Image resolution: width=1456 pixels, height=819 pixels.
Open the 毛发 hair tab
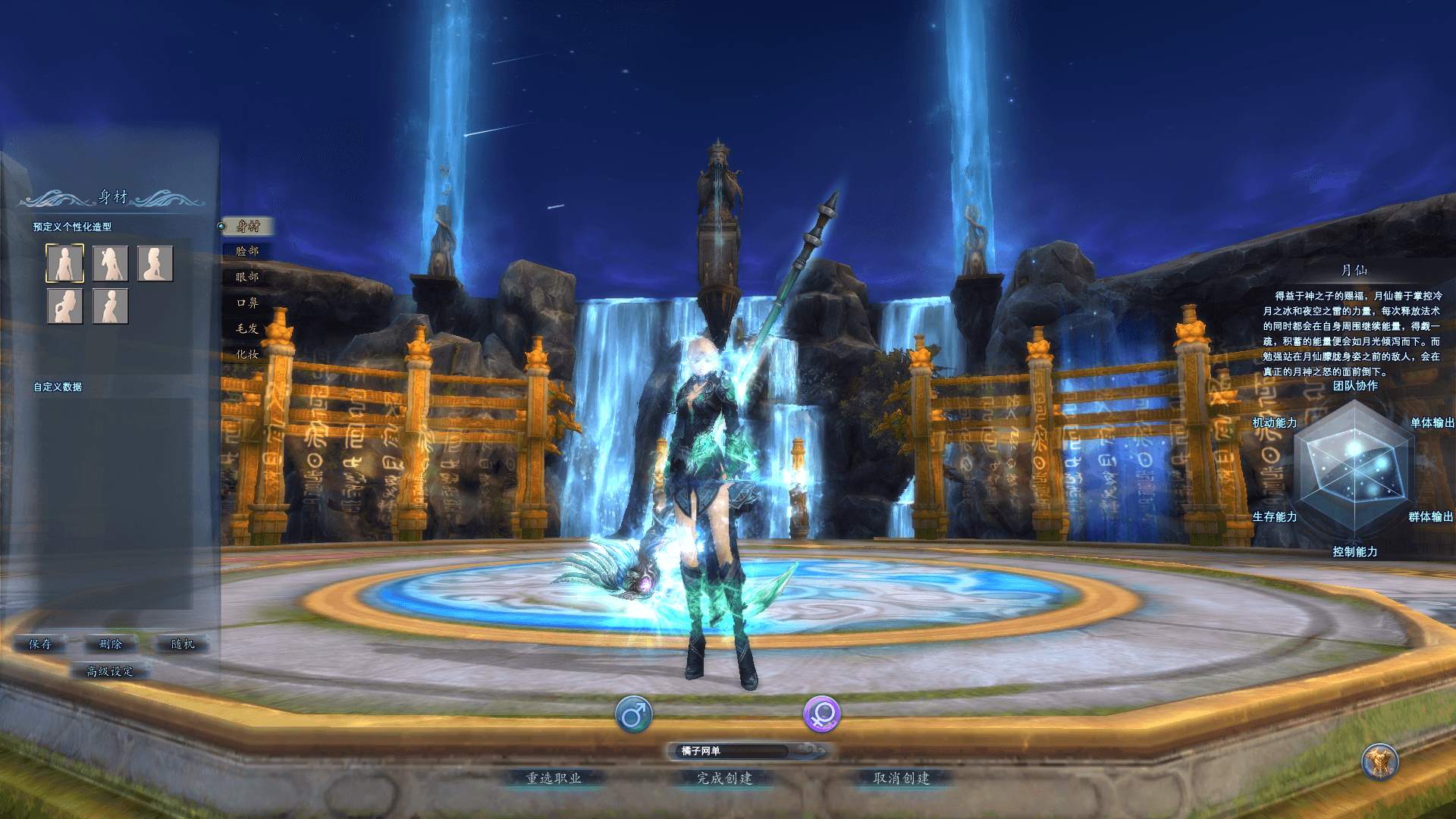point(246,329)
